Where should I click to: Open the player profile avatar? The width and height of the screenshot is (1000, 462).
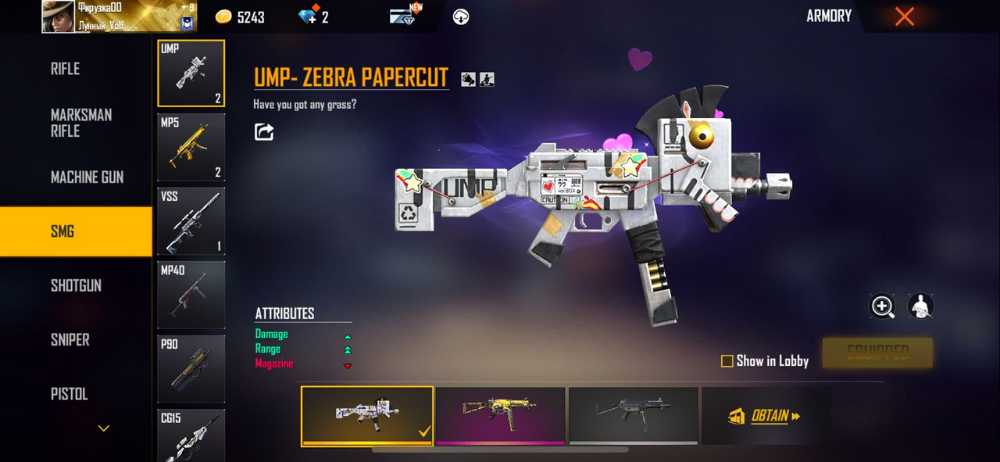coord(62,16)
